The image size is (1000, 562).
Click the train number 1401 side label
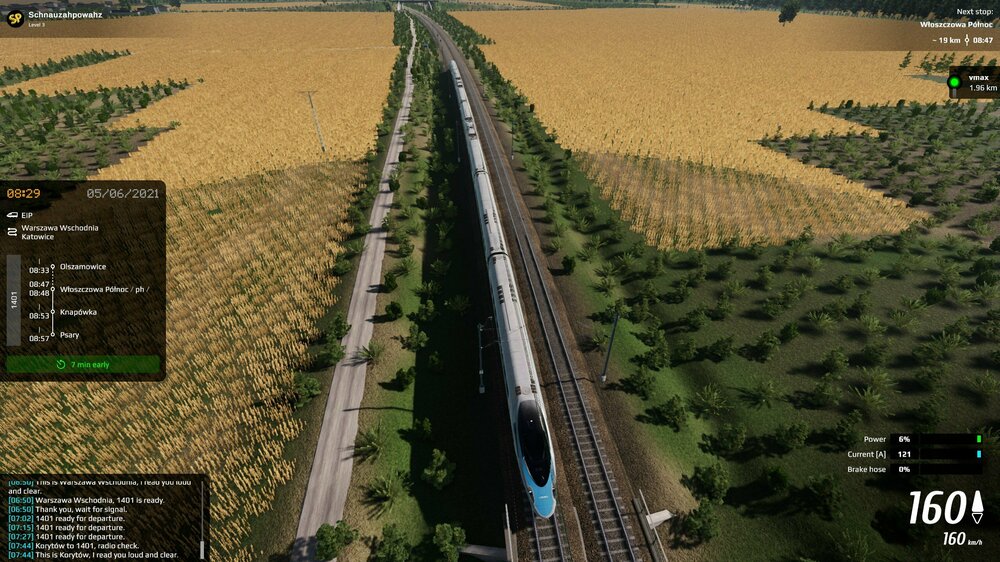(14, 300)
